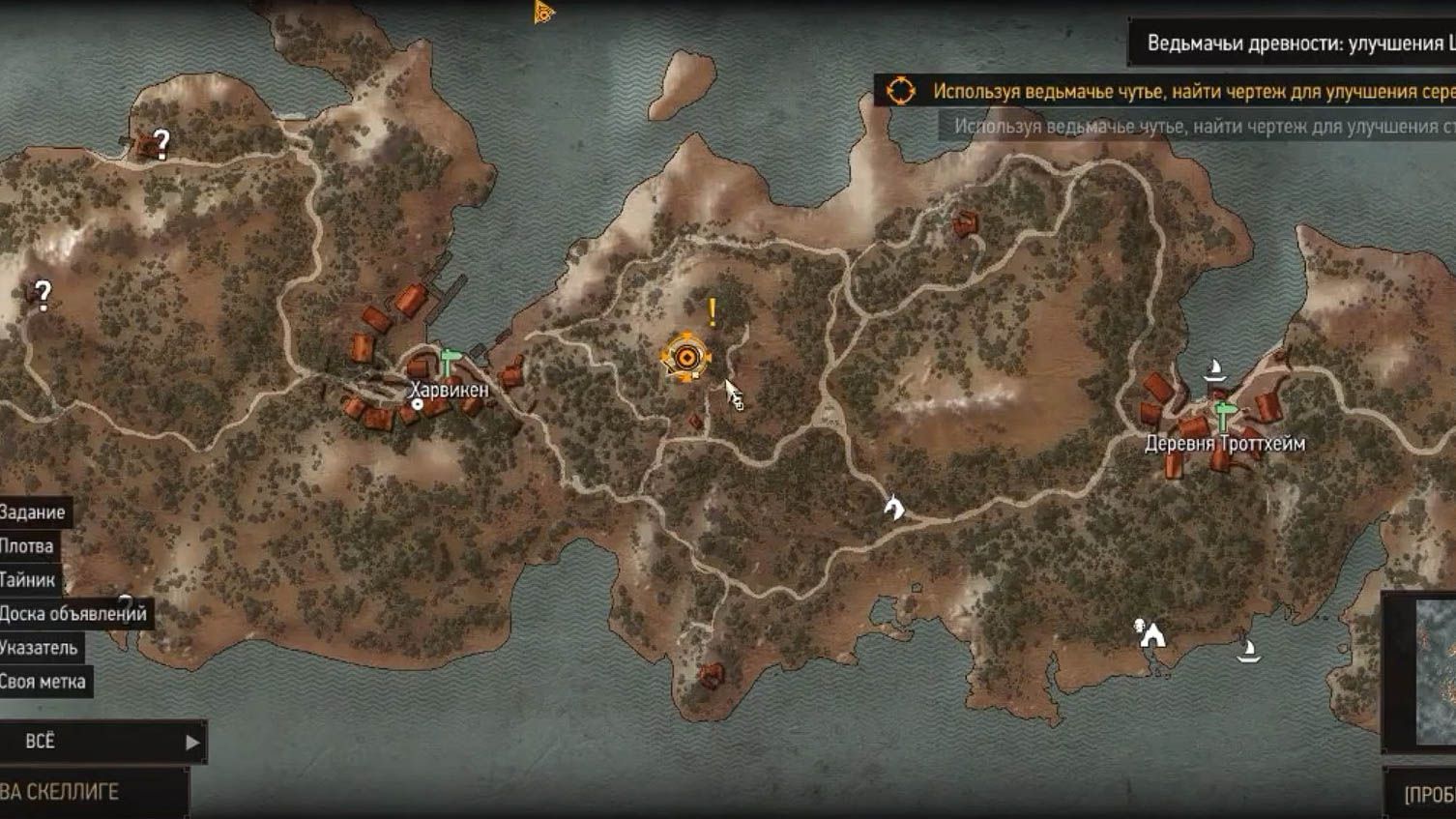This screenshot has width=1456, height=819.
Task: Select the Харвикен signpost marker
Action: (x=448, y=363)
